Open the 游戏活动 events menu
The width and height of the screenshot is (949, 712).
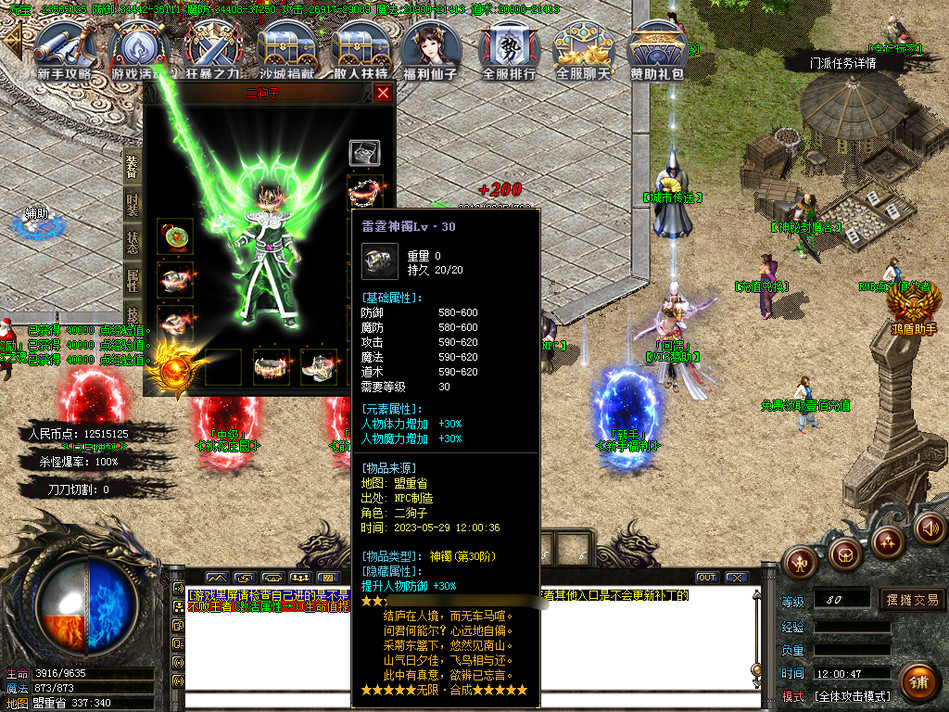pyautogui.click(x=138, y=50)
